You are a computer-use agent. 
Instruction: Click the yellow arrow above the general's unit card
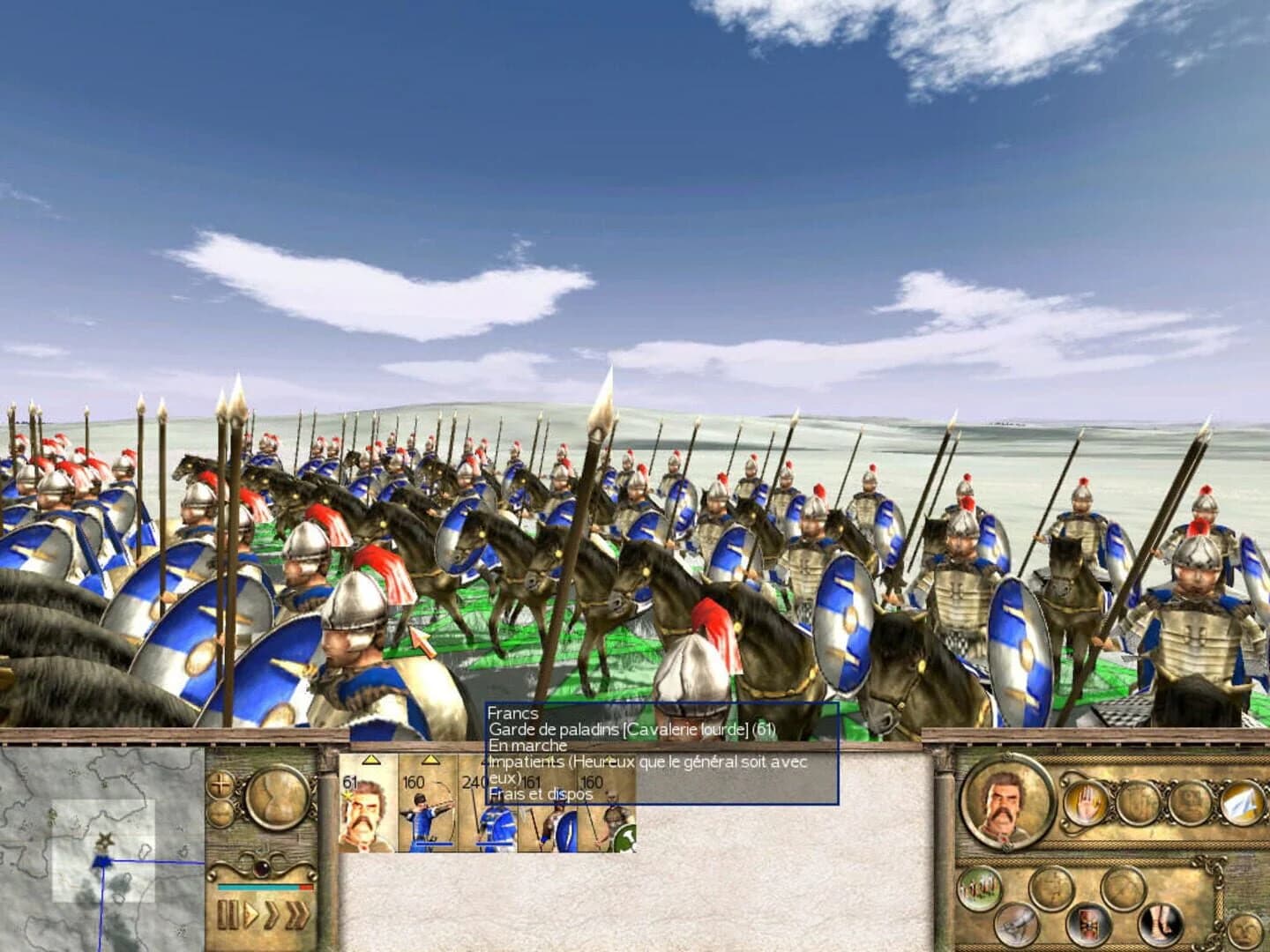(370, 761)
